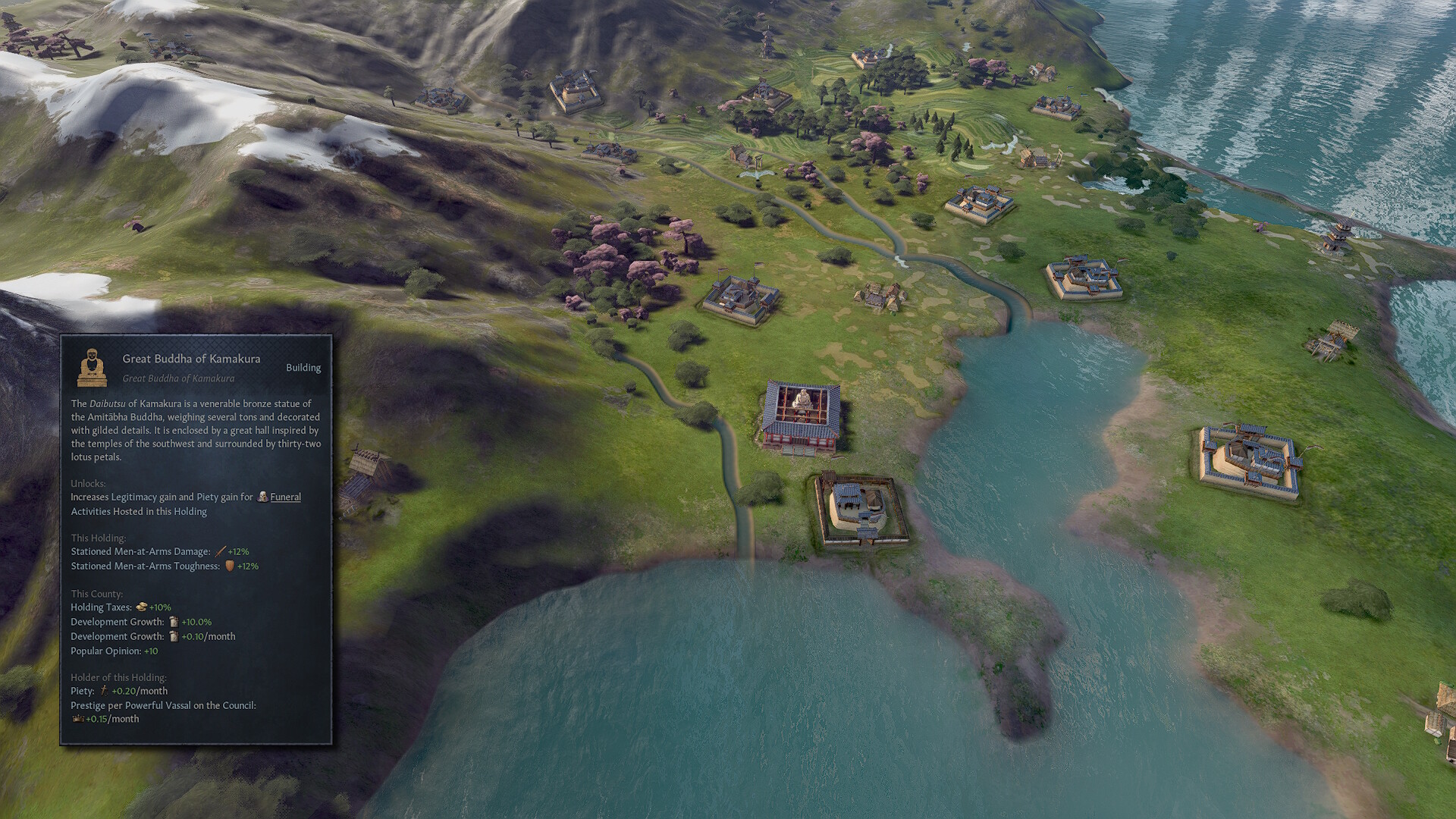
Task: Click the shield icon beside Men-at-Arms Toughness
Action: point(230,565)
